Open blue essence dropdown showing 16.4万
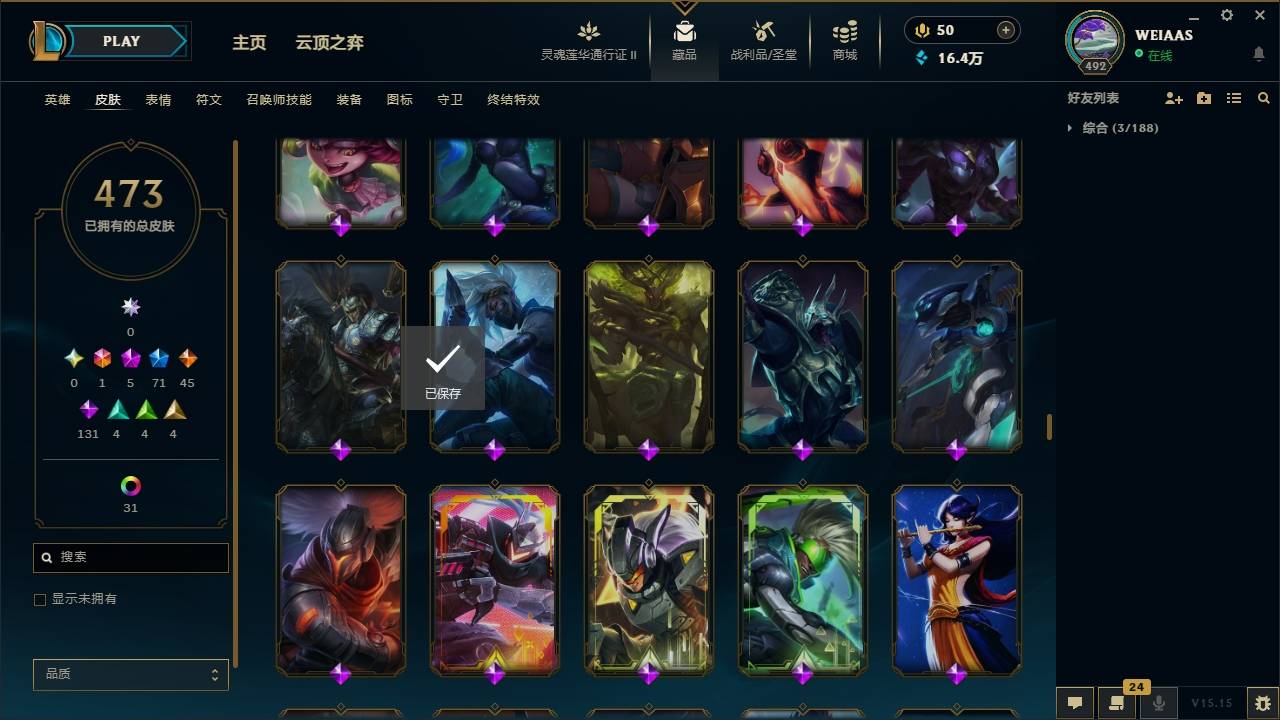The width and height of the screenshot is (1280, 720). click(x=950, y=58)
